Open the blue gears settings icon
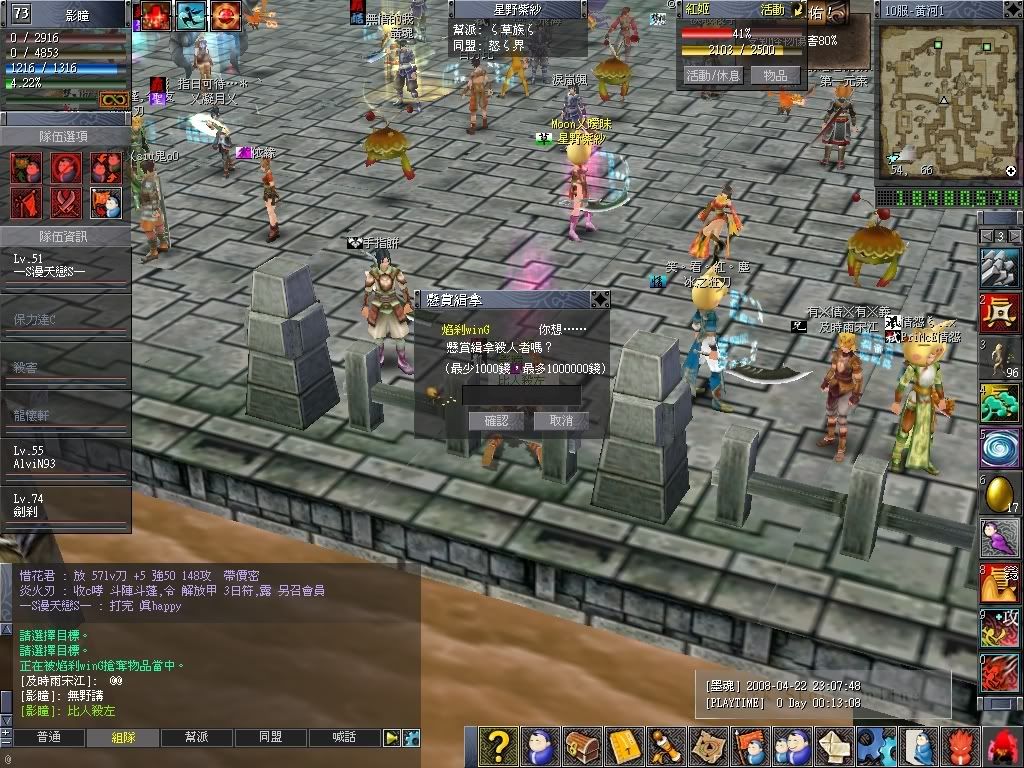Screen dimensions: 1024x768 878,746
